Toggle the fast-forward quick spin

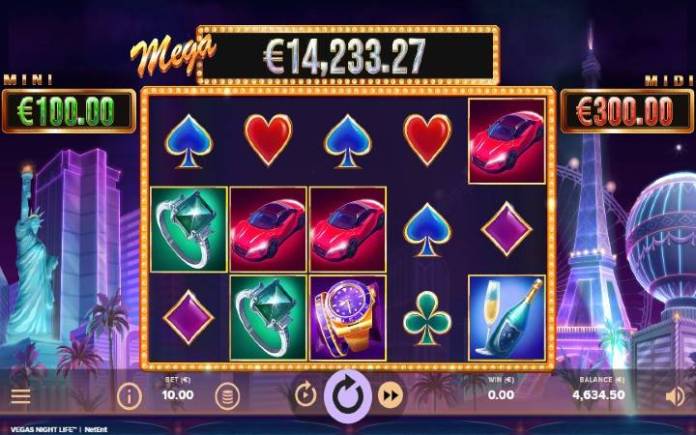click(x=391, y=396)
